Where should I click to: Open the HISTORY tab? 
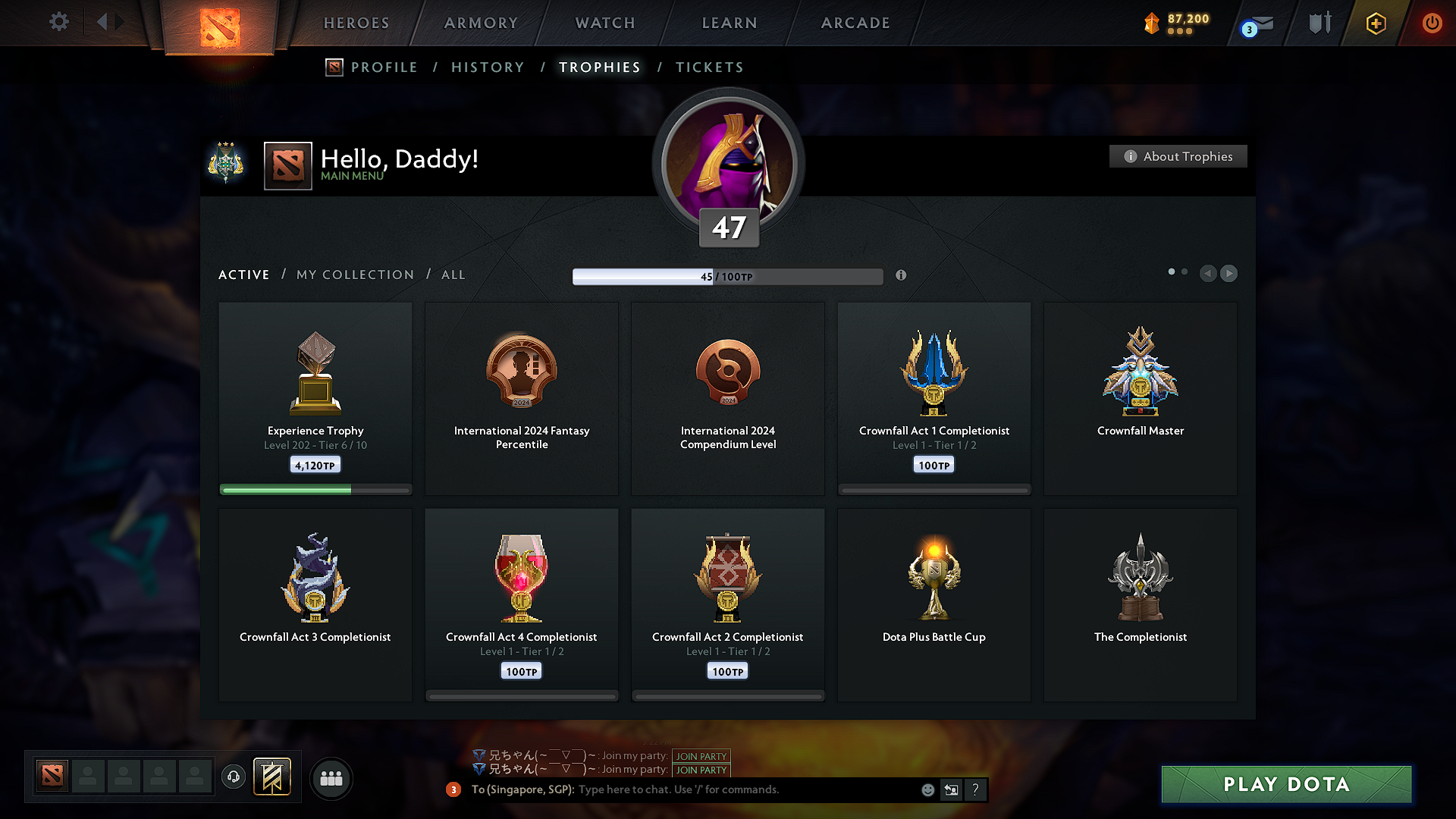click(488, 67)
